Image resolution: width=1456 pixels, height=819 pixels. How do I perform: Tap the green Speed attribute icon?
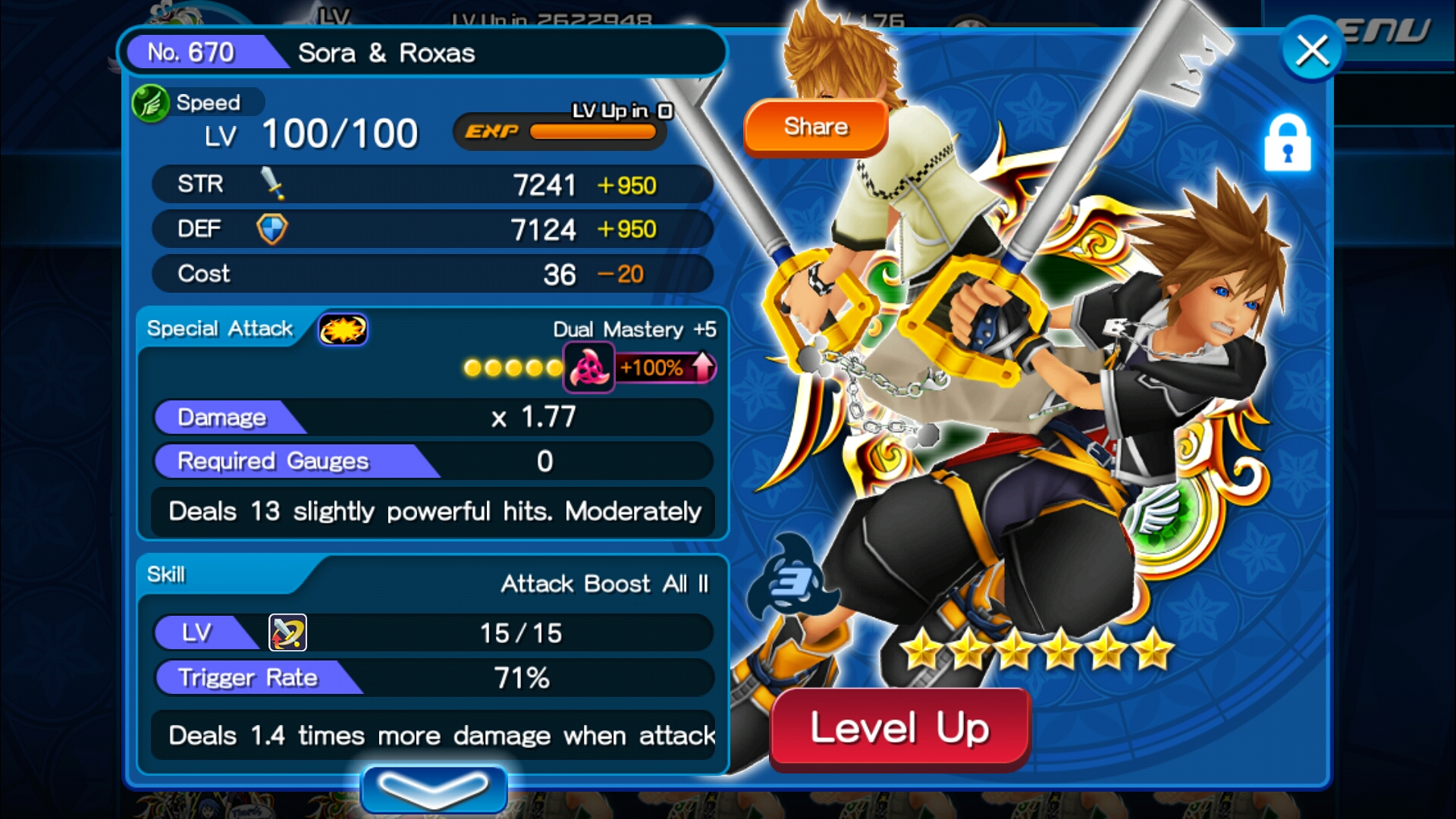(x=150, y=103)
